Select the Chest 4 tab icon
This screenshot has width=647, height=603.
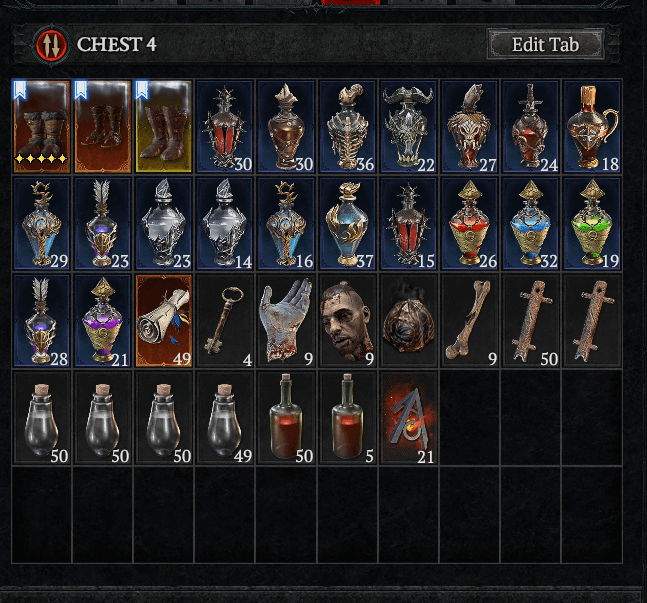tap(49, 45)
